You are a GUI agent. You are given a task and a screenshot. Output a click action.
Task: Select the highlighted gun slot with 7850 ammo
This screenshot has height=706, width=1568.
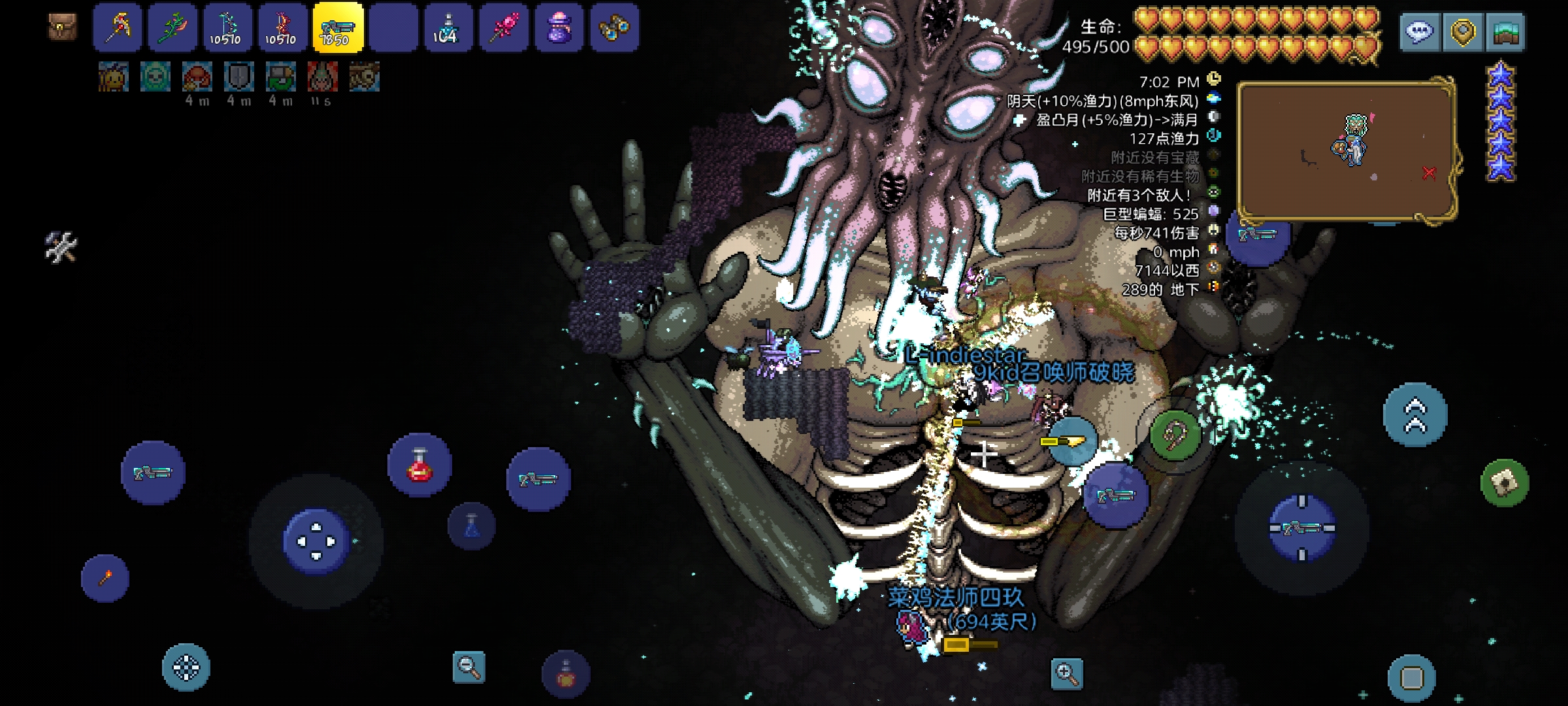338,27
